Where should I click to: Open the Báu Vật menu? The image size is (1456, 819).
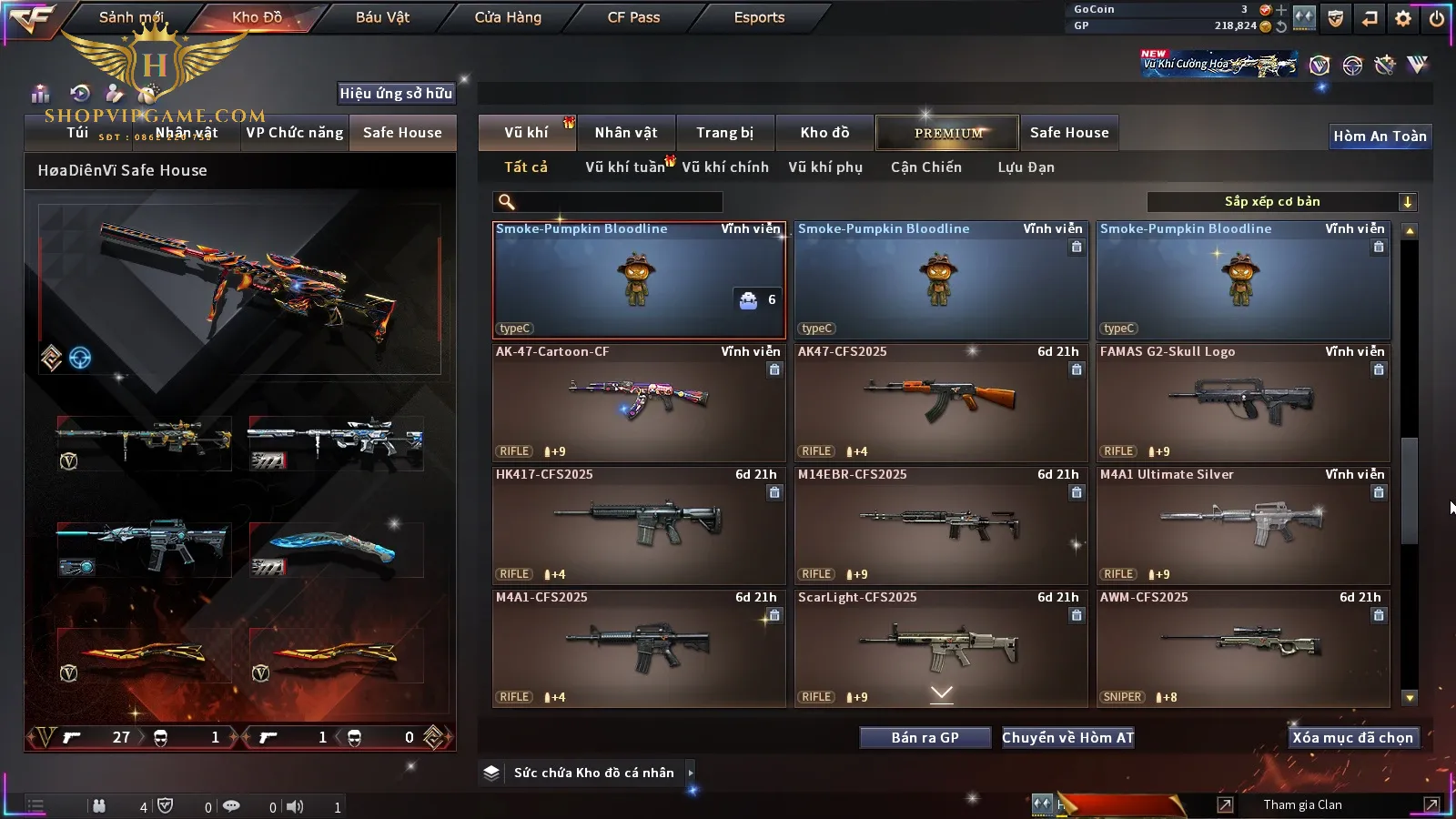tap(382, 17)
